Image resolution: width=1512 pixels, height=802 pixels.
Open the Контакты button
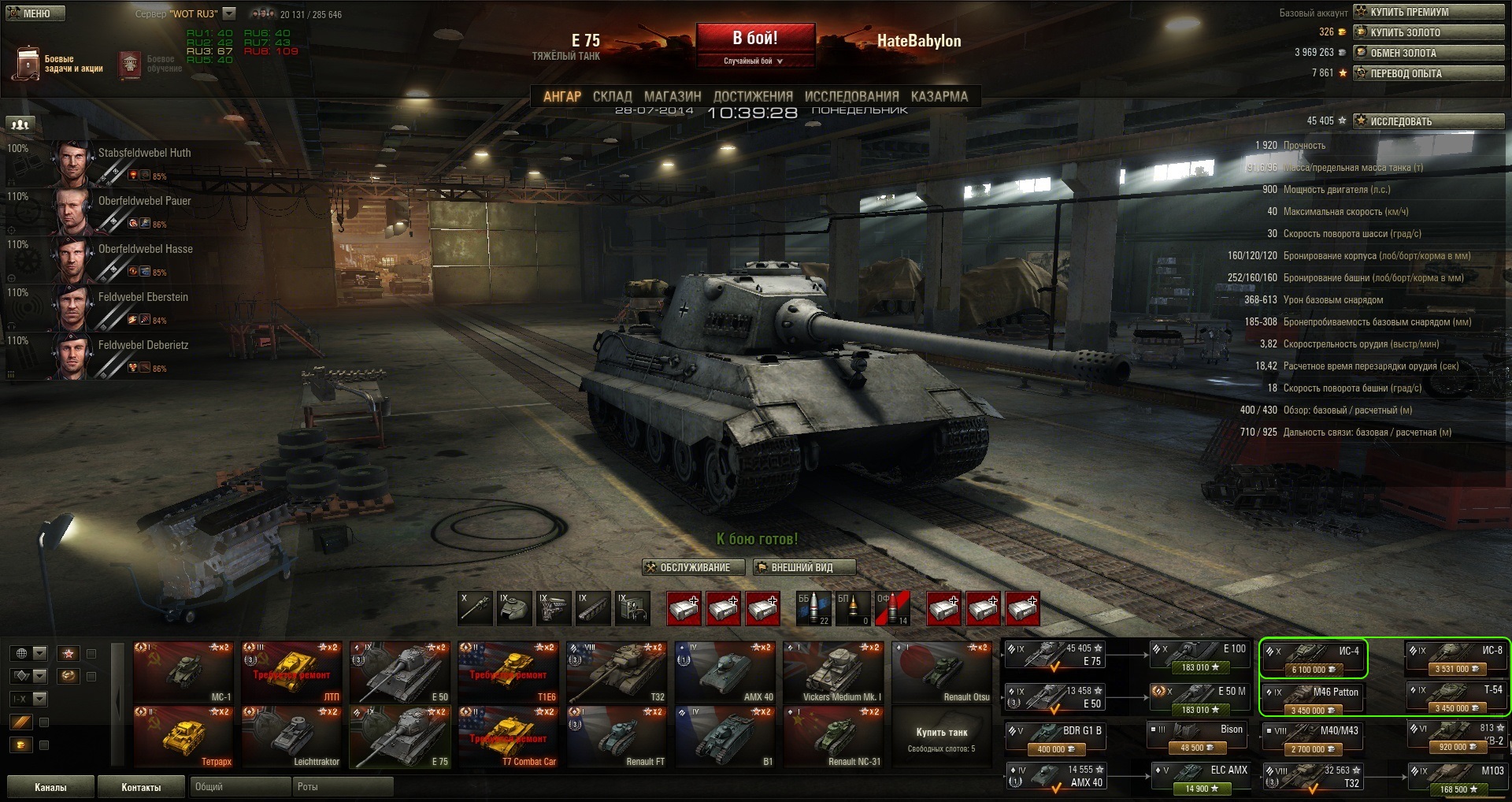[141, 787]
